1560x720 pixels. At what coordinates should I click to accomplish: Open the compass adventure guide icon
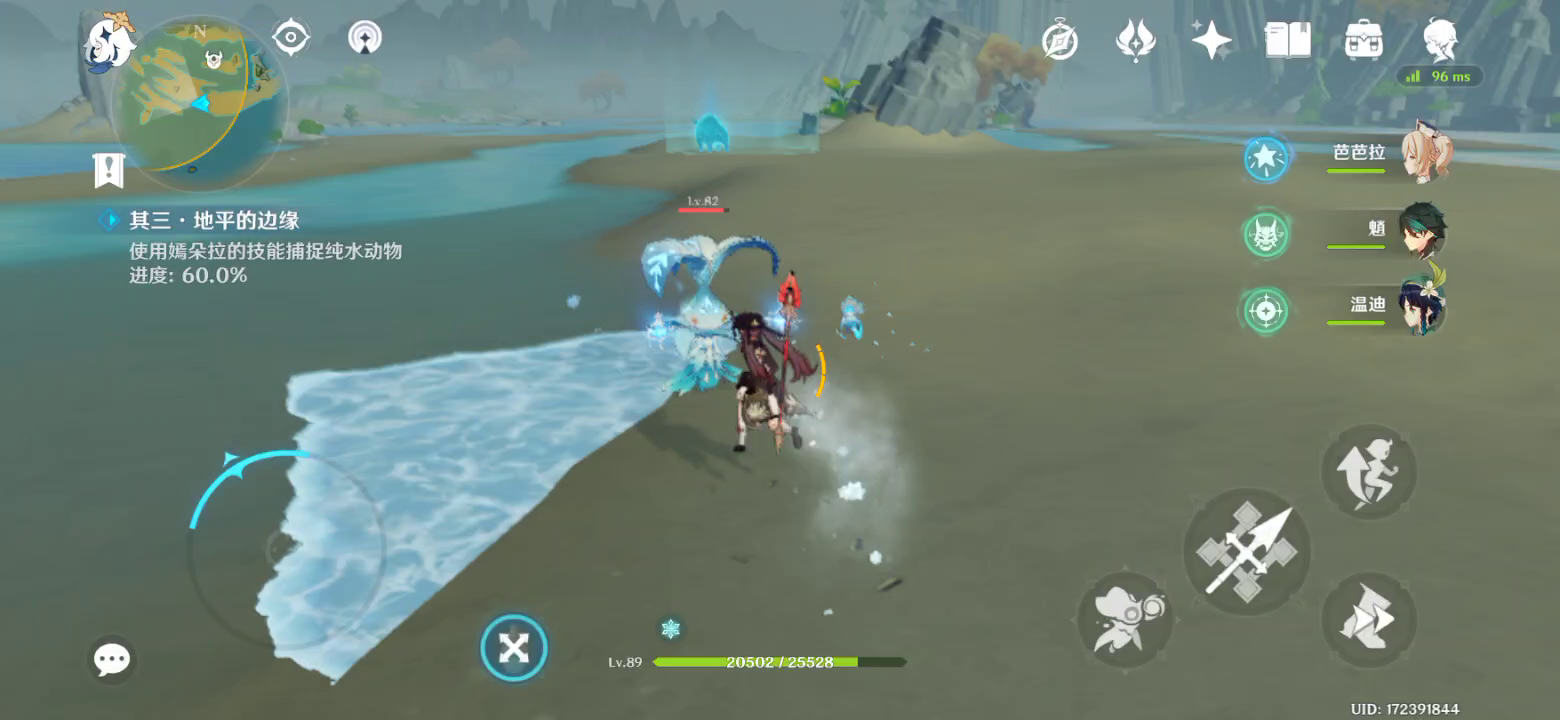(1059, 41)
